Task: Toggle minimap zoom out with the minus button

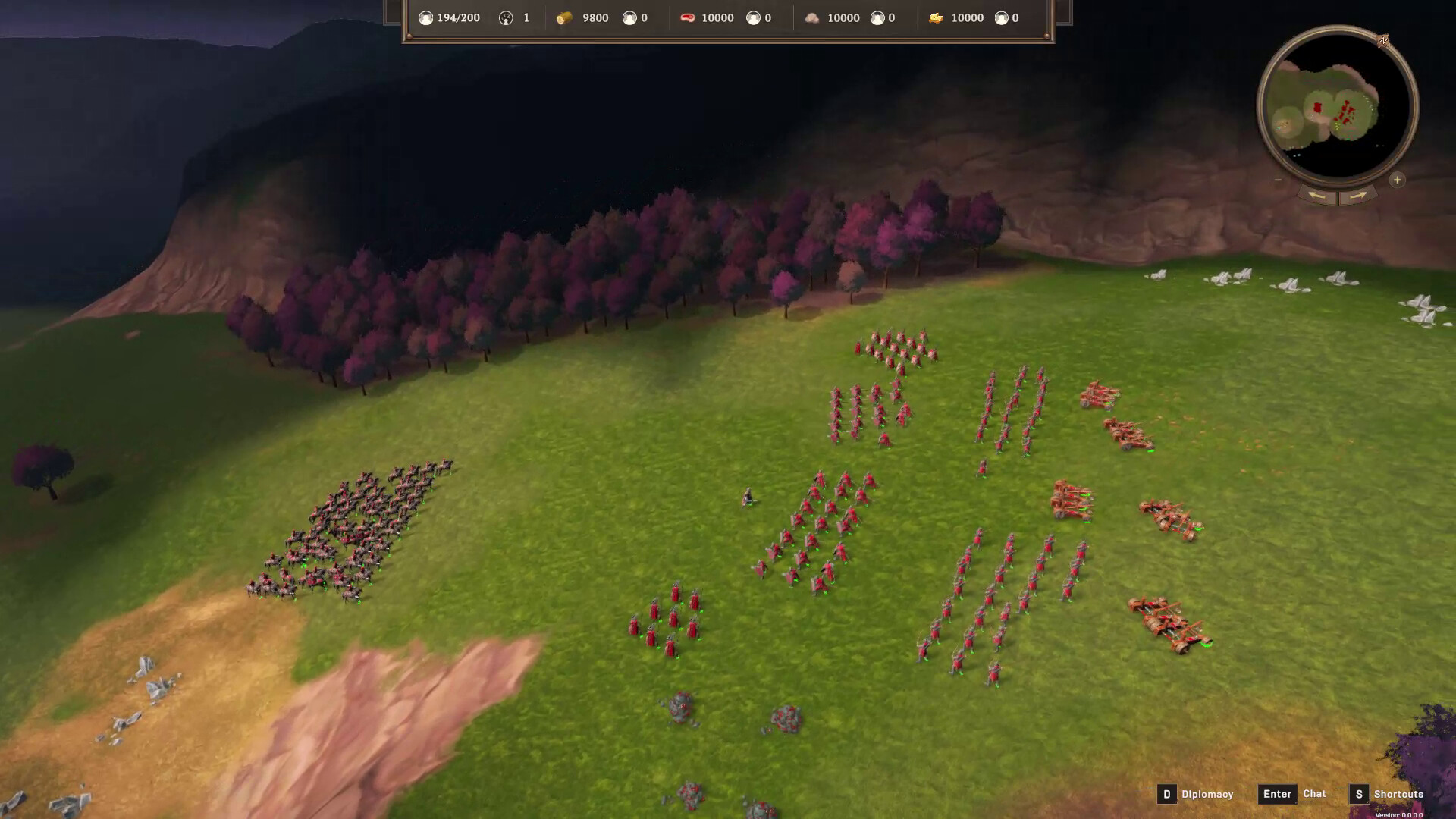Action: 1278,179
